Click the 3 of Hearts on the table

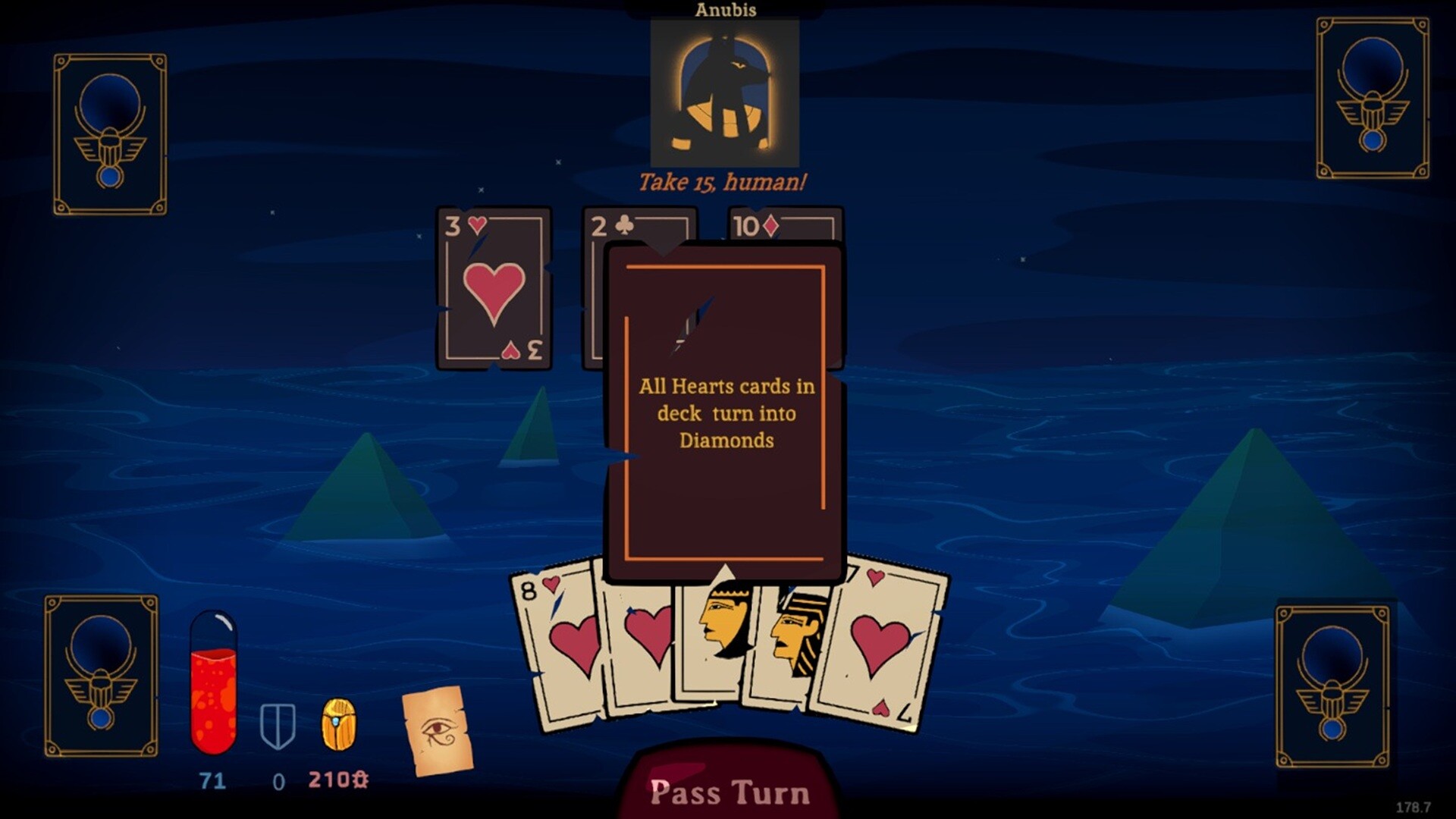click(x=493, y=288)
